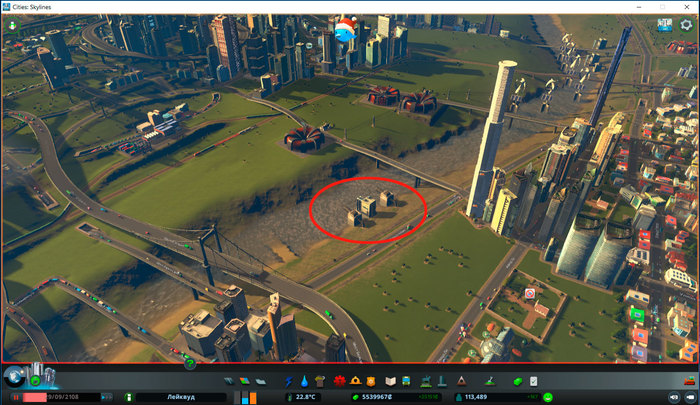Open the Districts painting tool
Image resolution: width=700 pixels, height=405 pixels.
[260, 382]
